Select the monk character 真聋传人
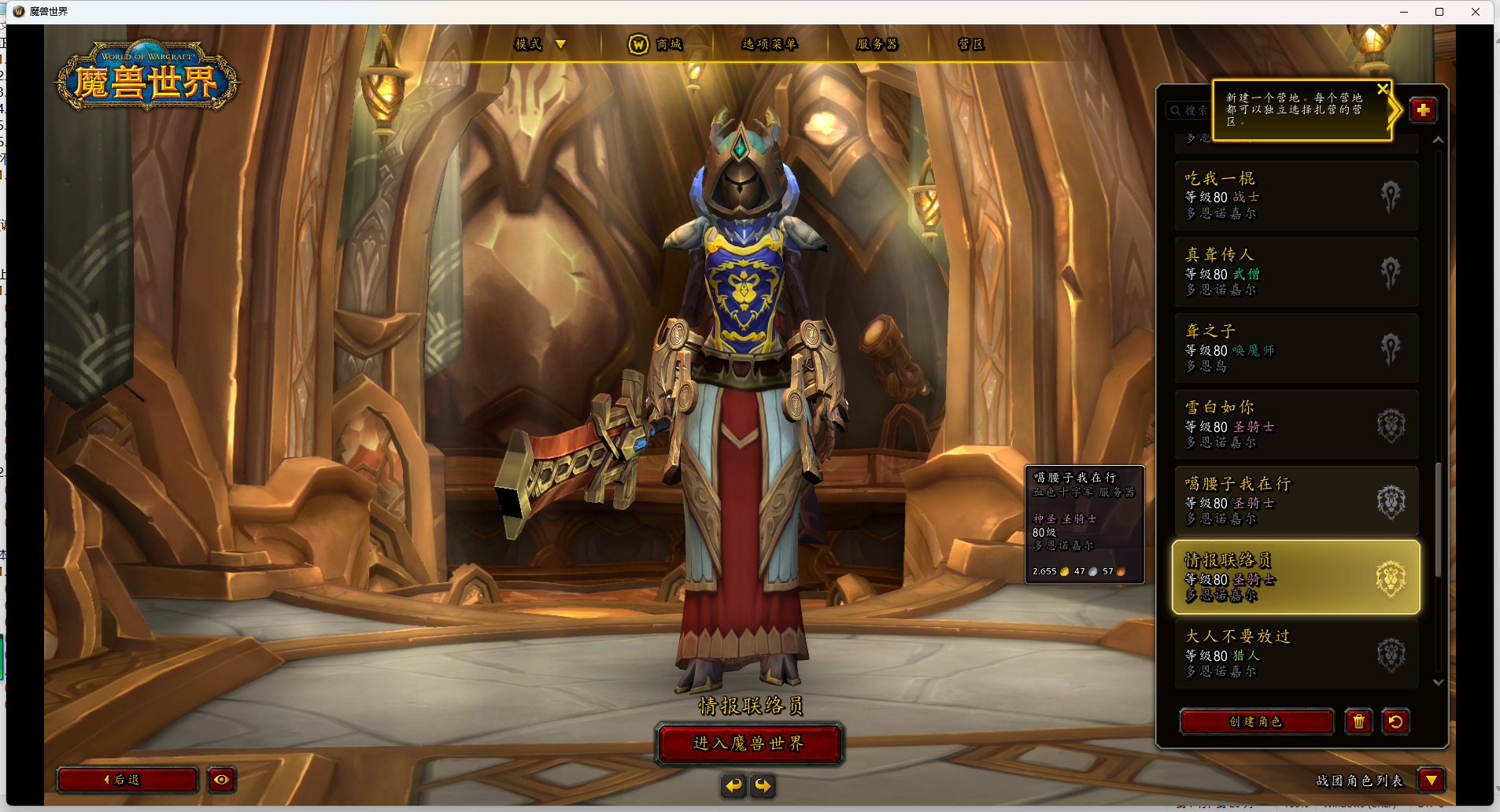This screenshot has width=1500, height=812. coord(1296,271)
